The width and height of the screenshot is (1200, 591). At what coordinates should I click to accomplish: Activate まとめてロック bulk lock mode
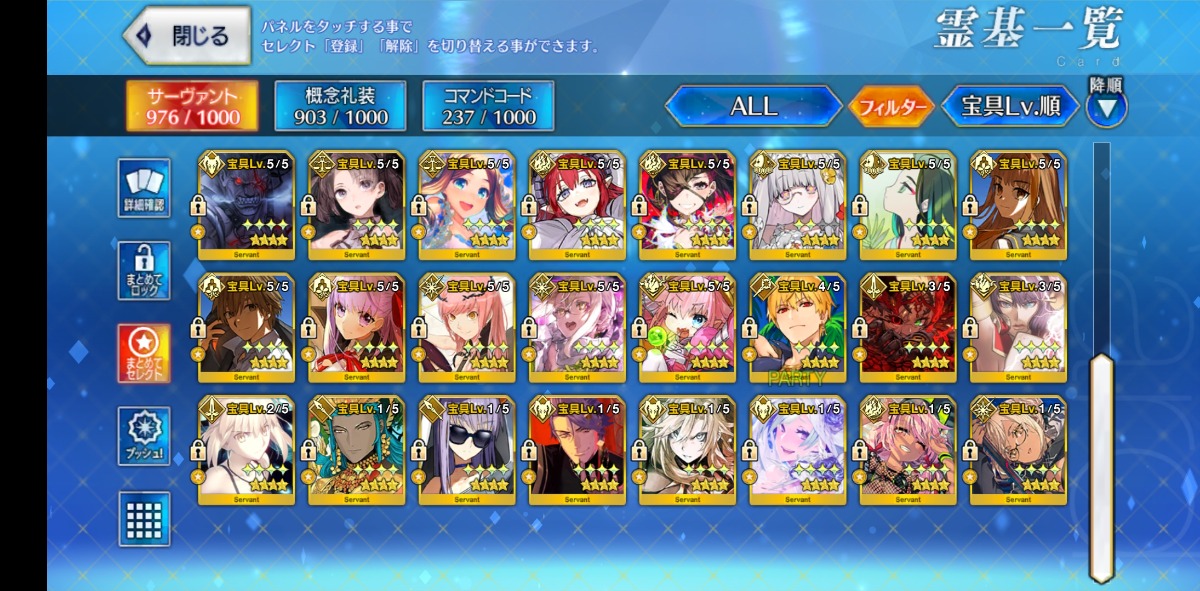click(x=144, y=270)
